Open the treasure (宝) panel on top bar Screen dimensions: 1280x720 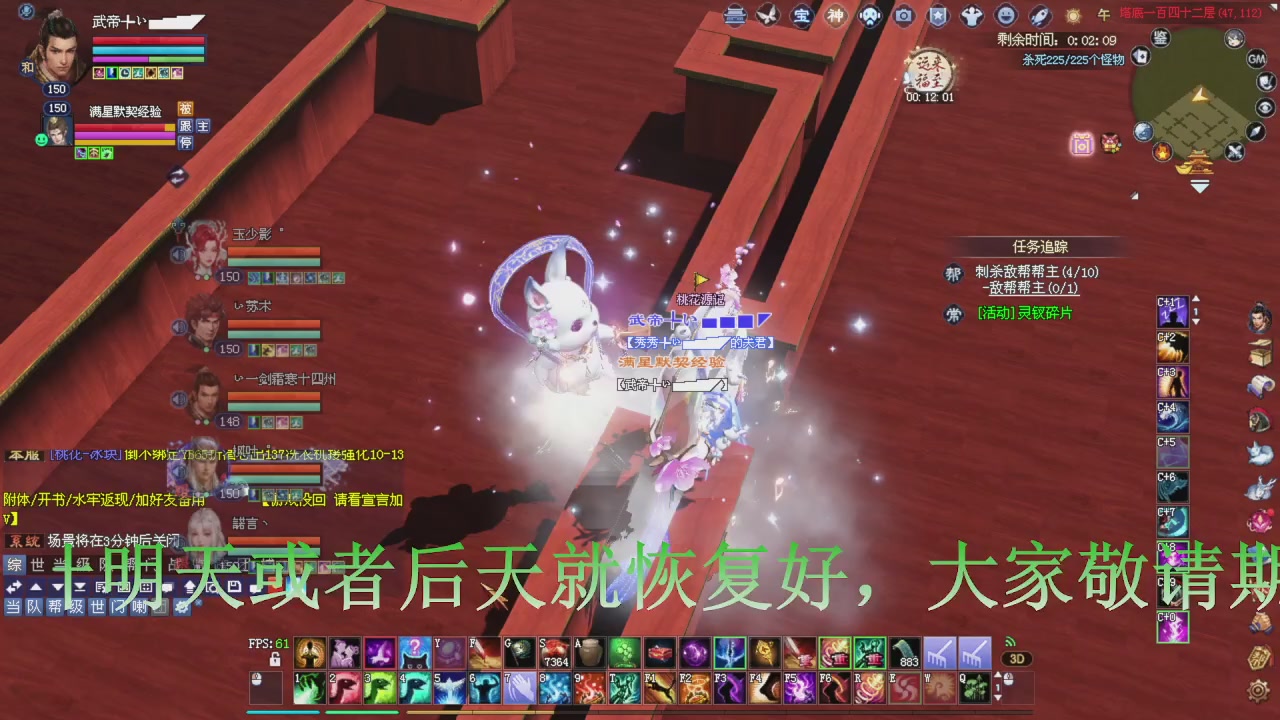tap(802, 16)
